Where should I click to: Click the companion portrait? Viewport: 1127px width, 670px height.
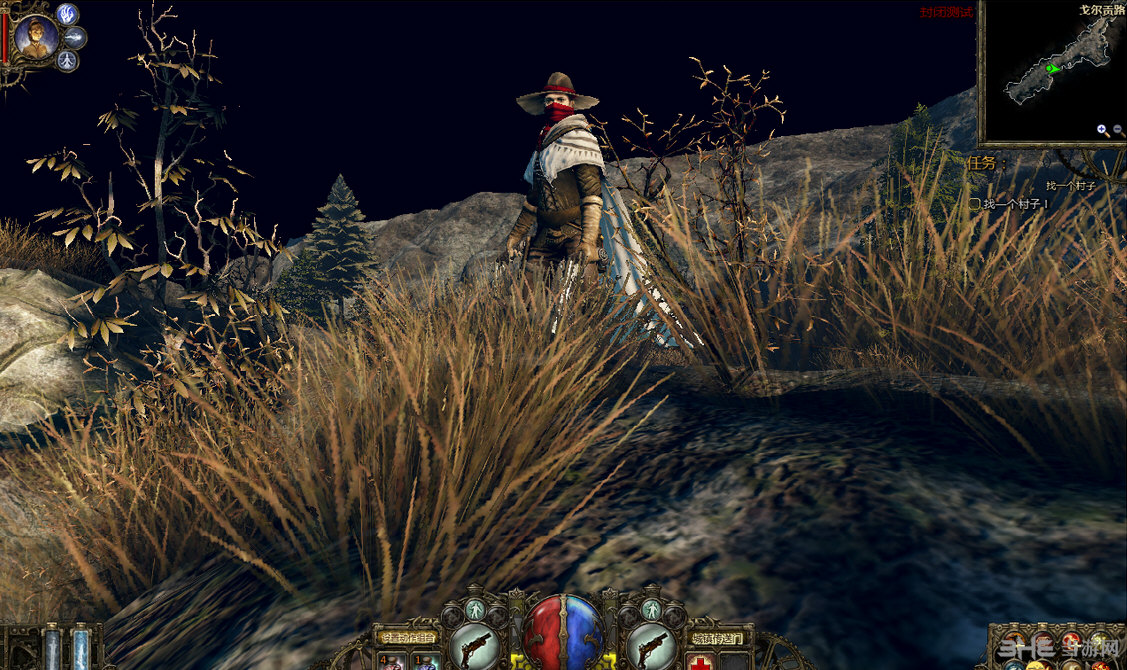(x=36, y=38)
